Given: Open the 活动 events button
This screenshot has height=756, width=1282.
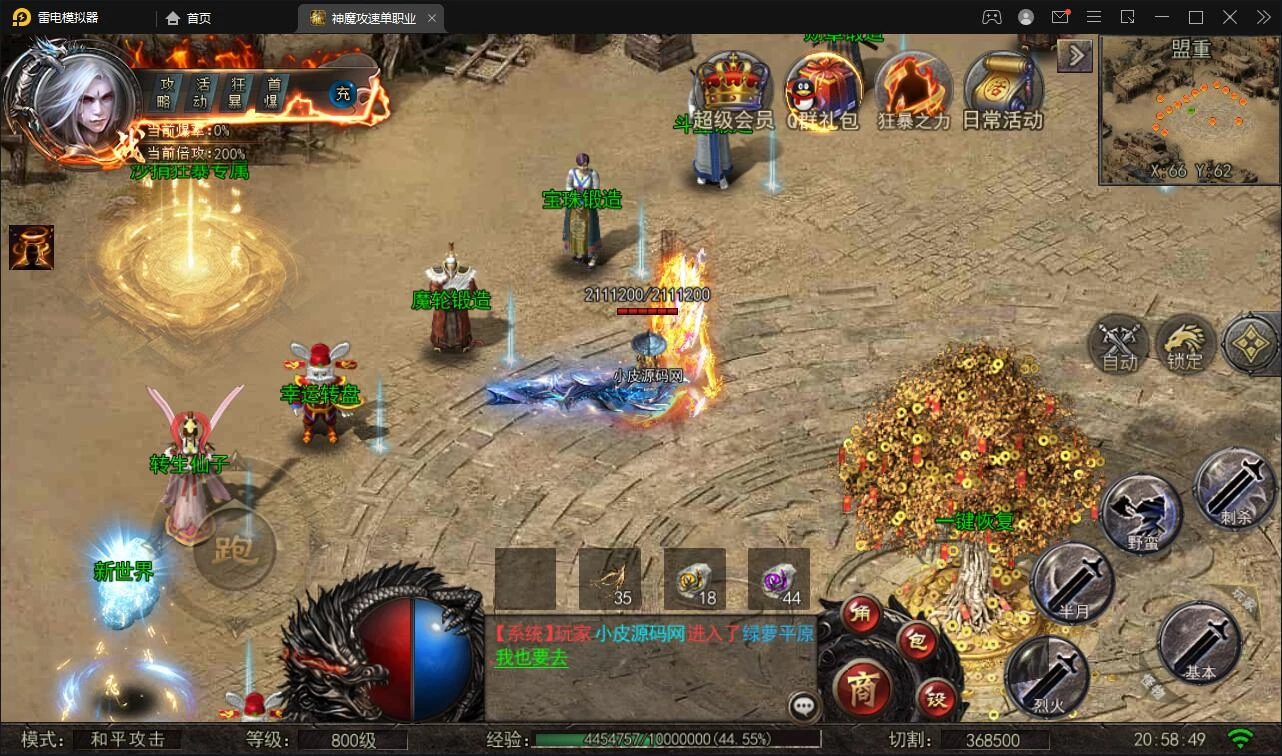Looking at the screenshot, I should [x=201, y=93].
